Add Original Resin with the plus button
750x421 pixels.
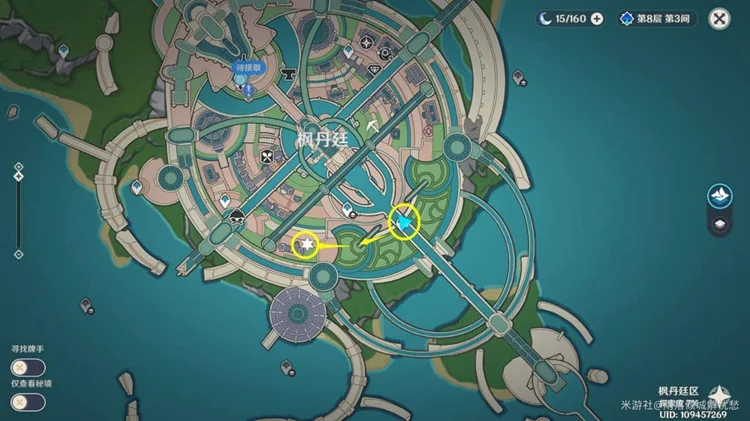(x=597, y=18)
